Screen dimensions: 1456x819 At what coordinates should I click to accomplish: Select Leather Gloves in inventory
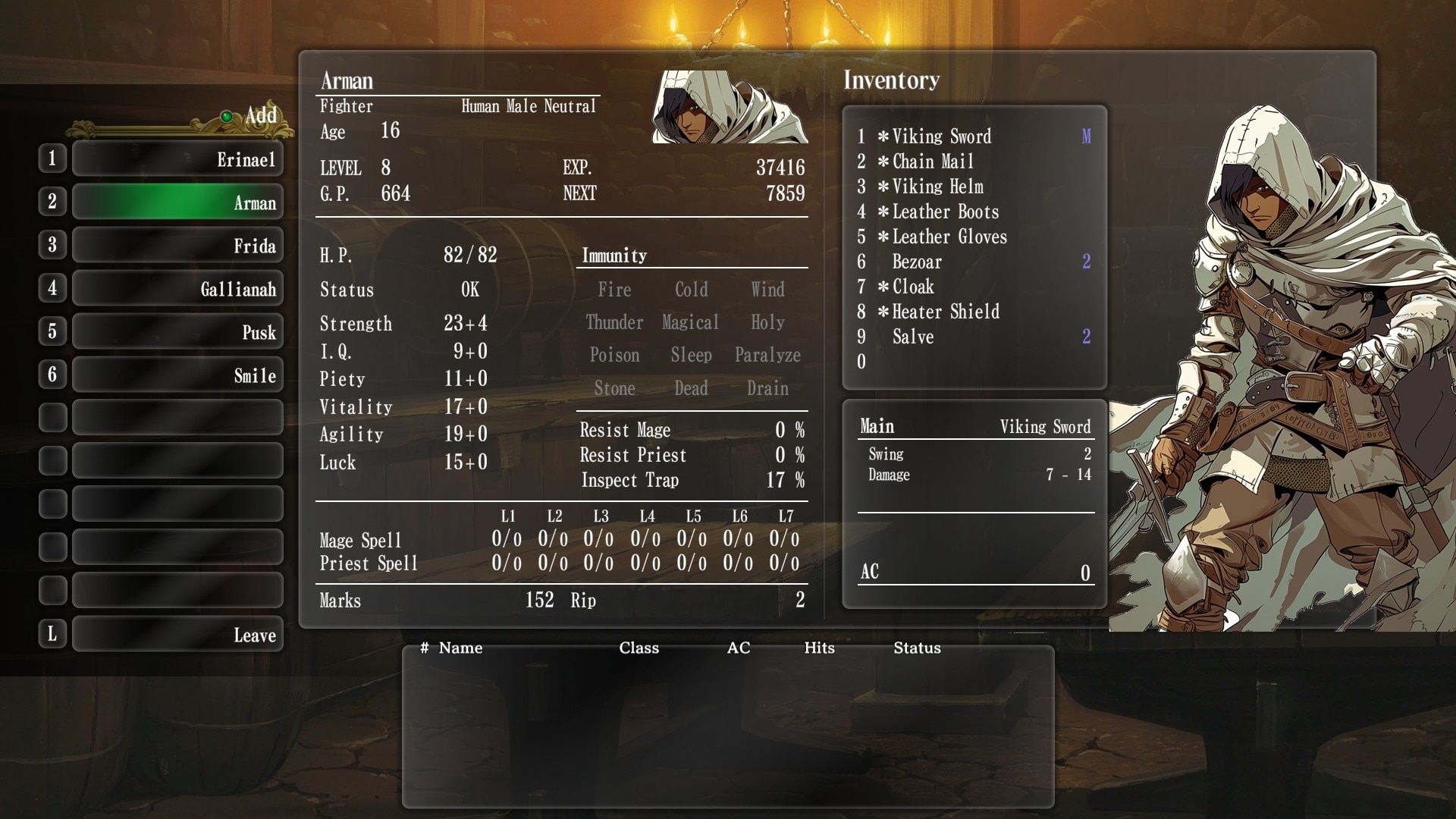tap(949, 237)
